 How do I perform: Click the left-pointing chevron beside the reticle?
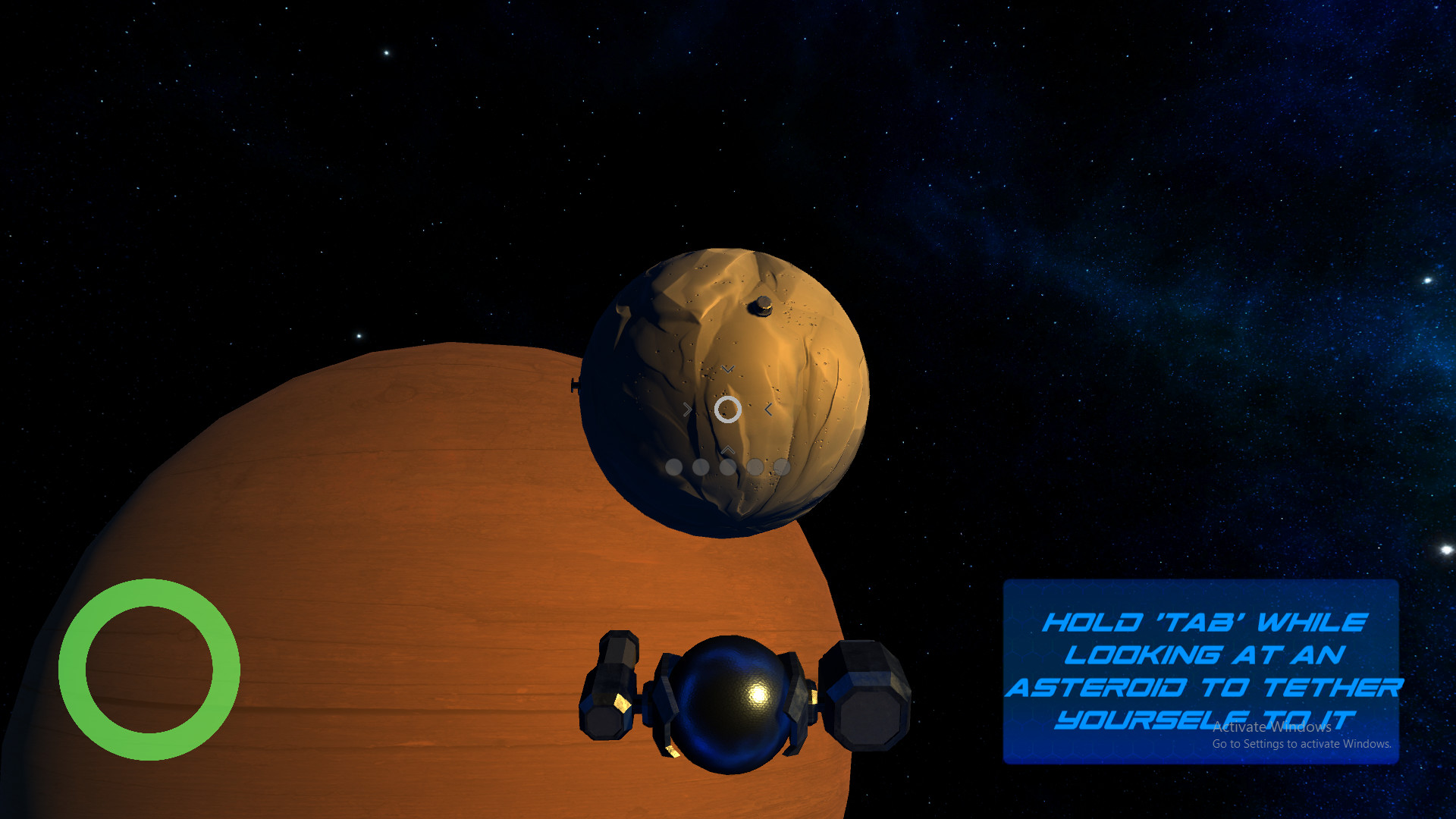(767, 409)
